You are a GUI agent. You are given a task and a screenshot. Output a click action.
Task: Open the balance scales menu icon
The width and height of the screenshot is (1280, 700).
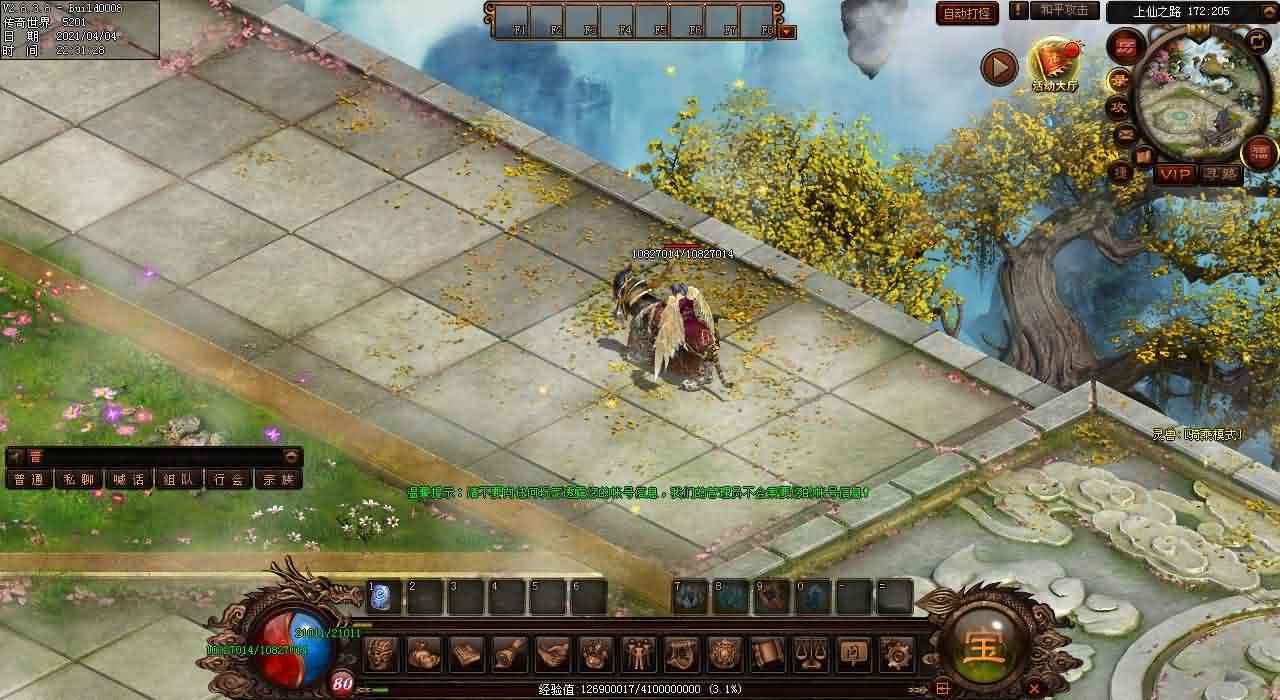[x=811, y=654]
